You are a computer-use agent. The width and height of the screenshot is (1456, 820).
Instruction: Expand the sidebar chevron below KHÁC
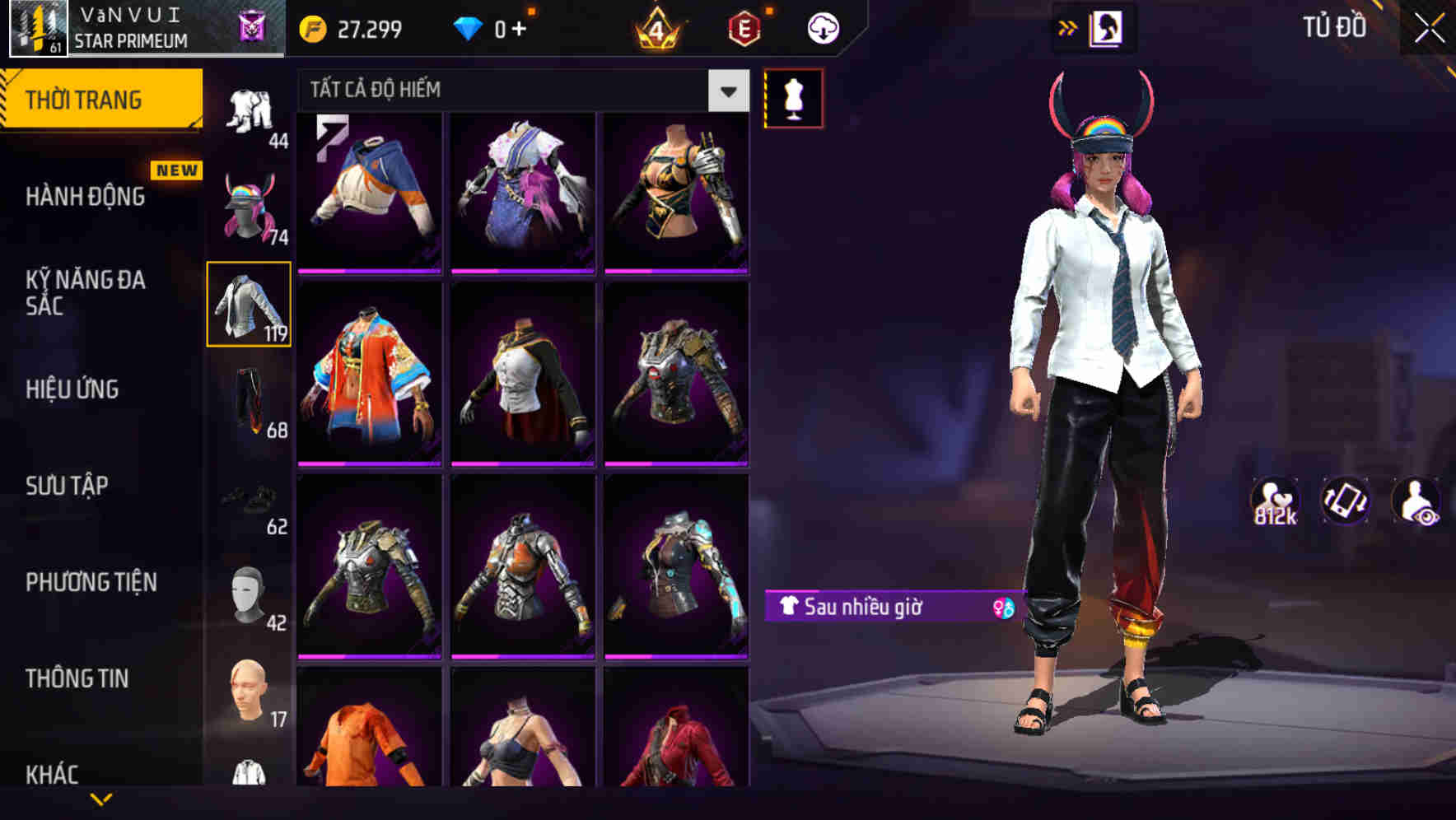pyautogui.click(x=100, y=797)
